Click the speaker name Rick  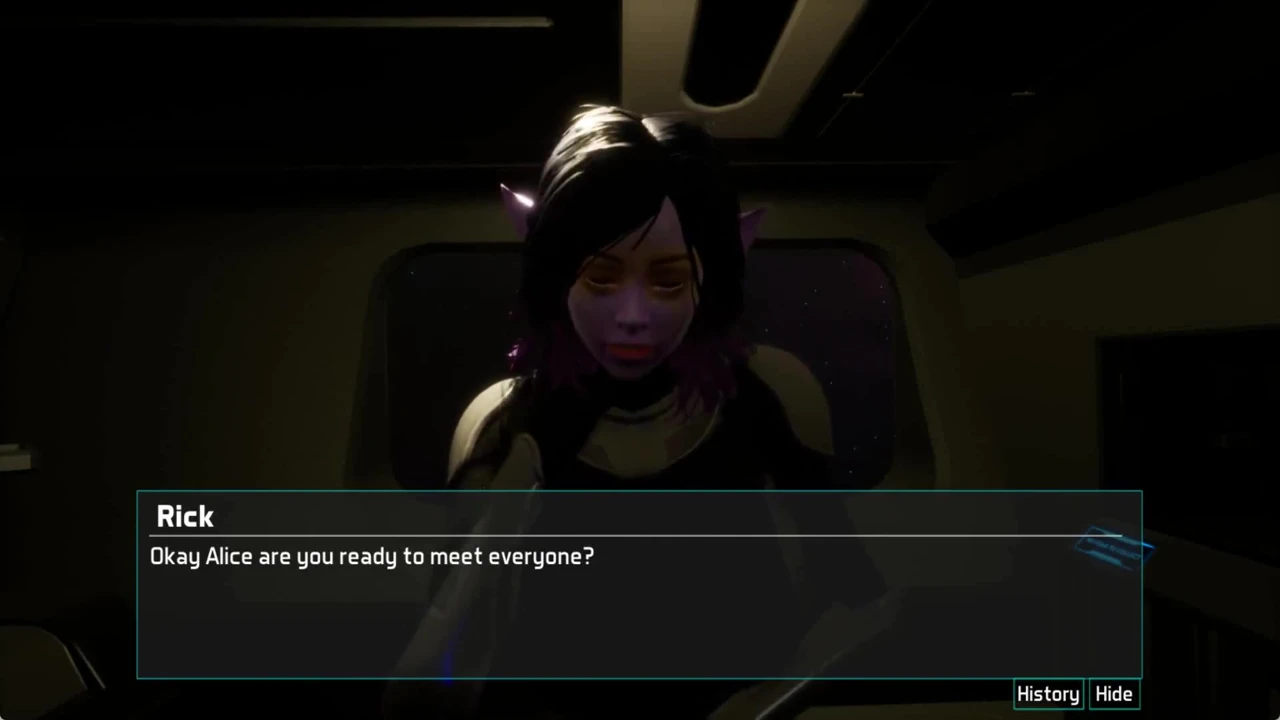[x=184, y=516]
